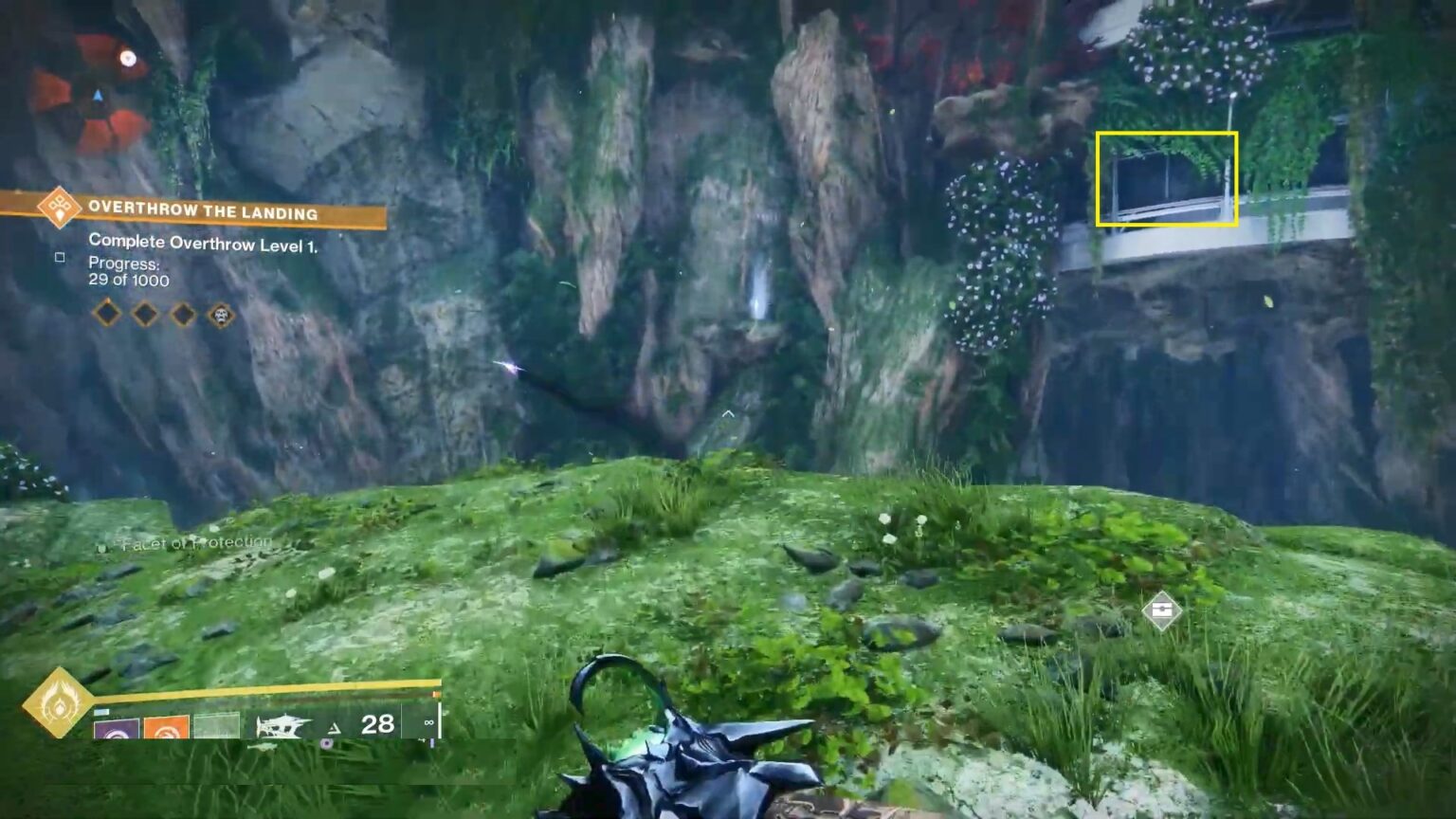Activate the golden Super ability diamond

coord(58,702)
